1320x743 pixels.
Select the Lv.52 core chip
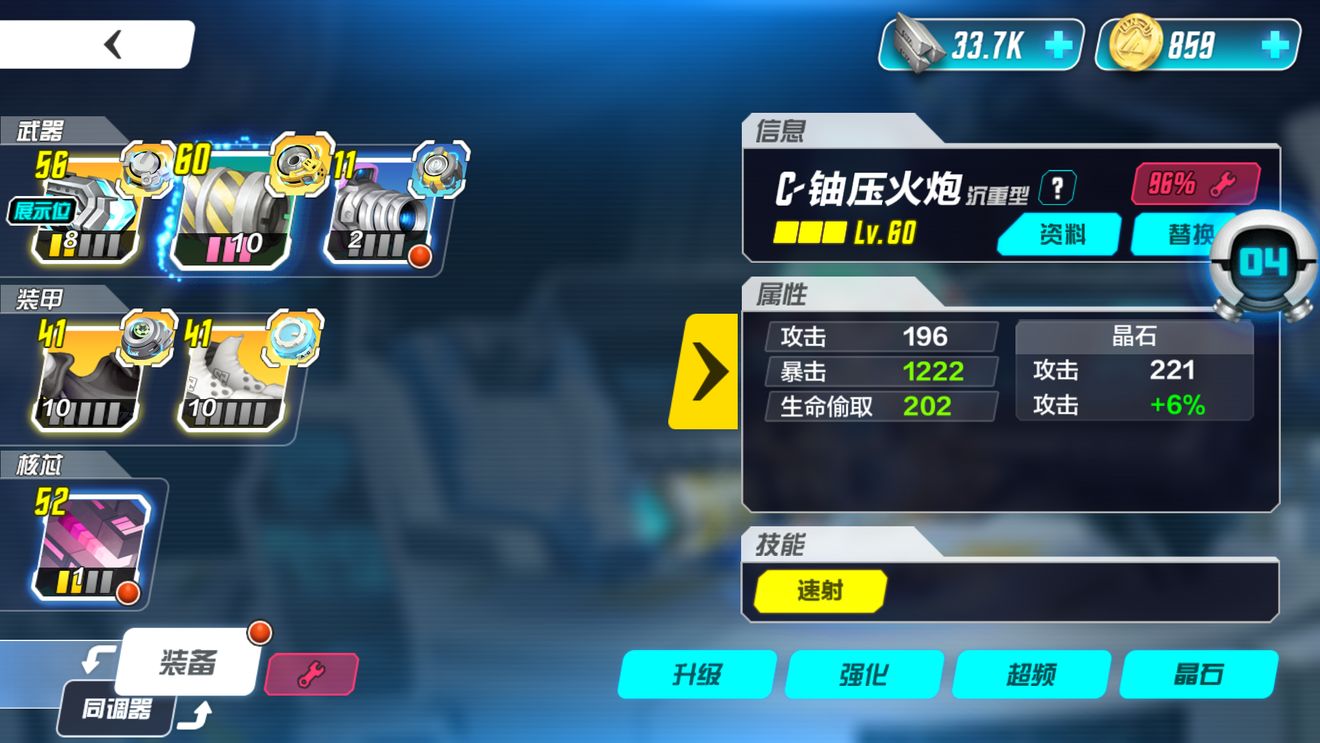coord(88,540)
